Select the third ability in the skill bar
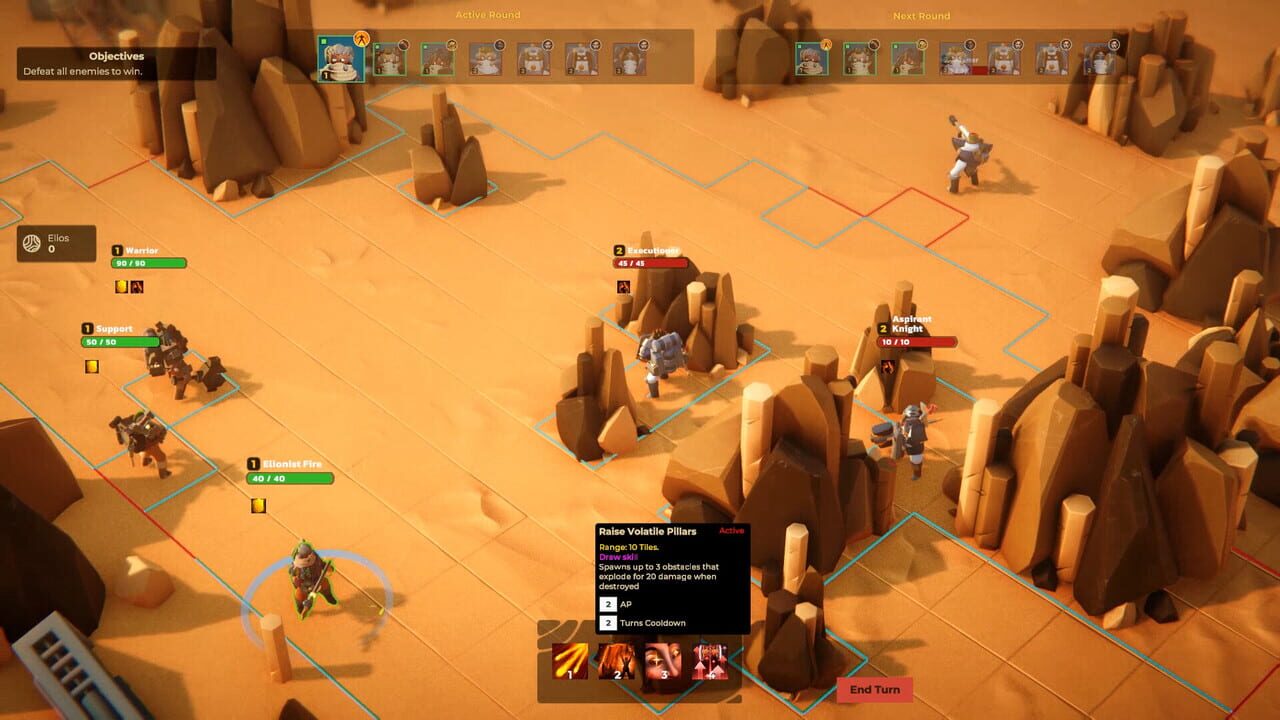 pos(664,662)
